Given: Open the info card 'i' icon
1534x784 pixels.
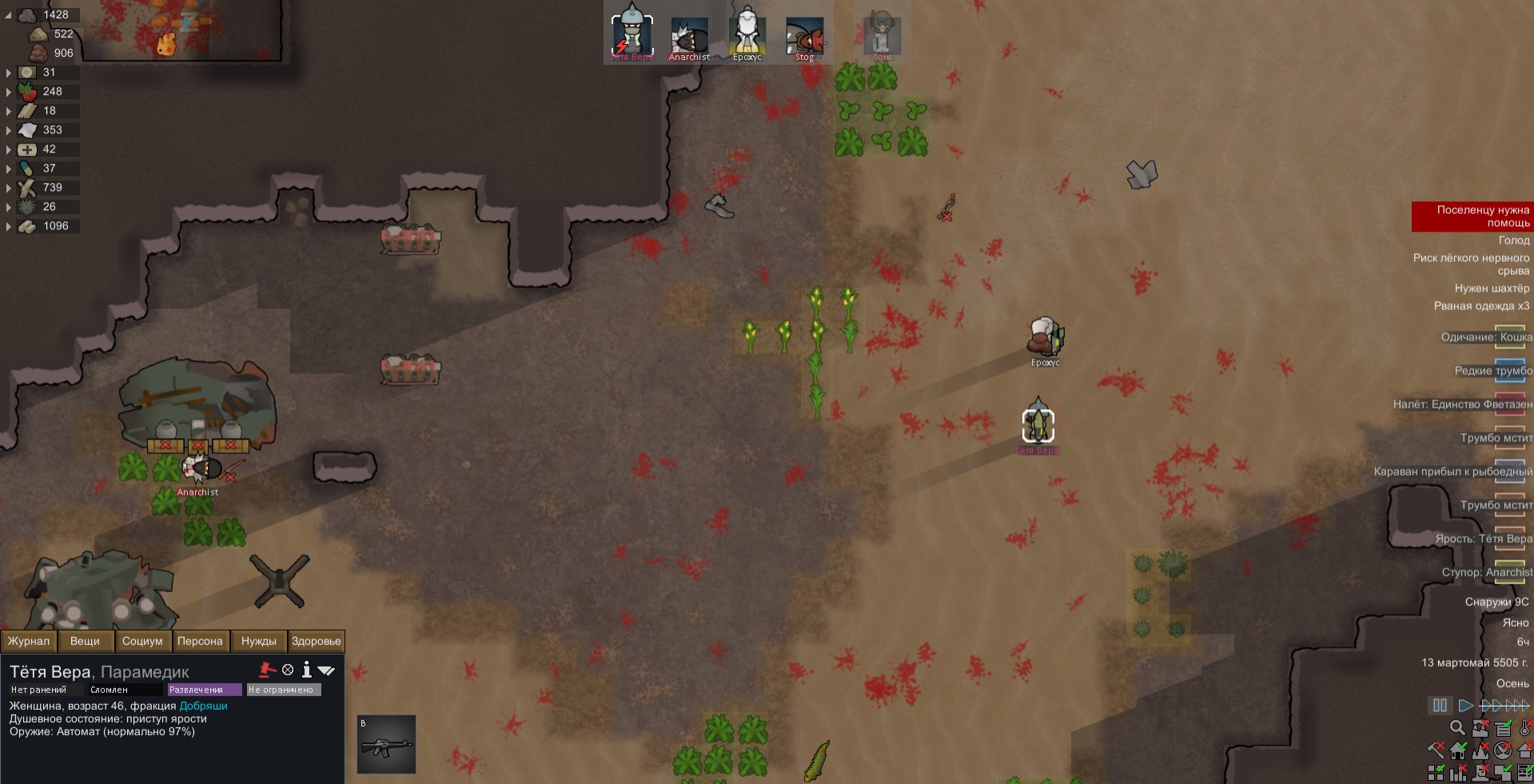Looking at the screenshot, I should pyautogui.click(x=306, y=670).
